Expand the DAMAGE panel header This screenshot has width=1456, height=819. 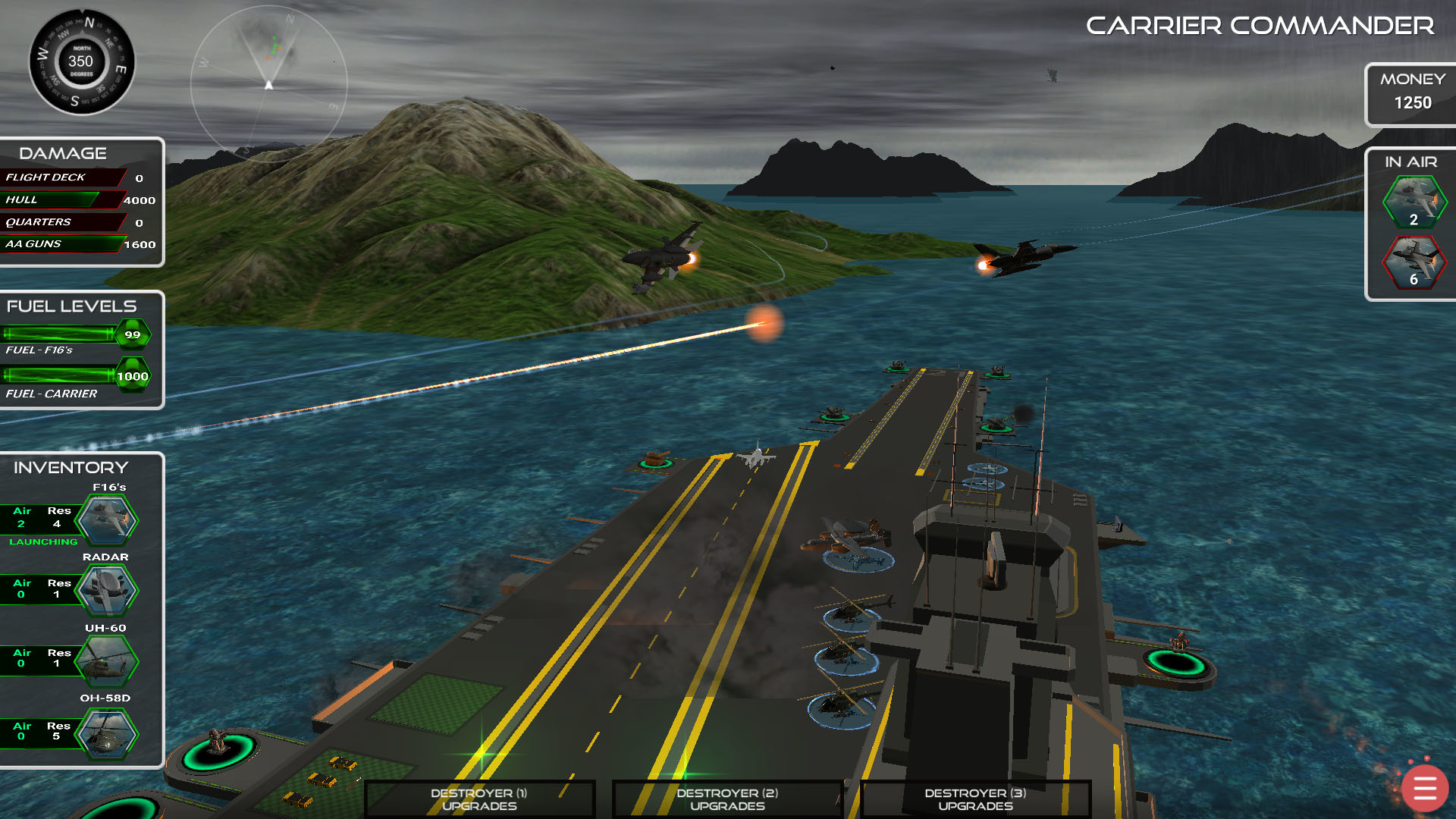63,152
